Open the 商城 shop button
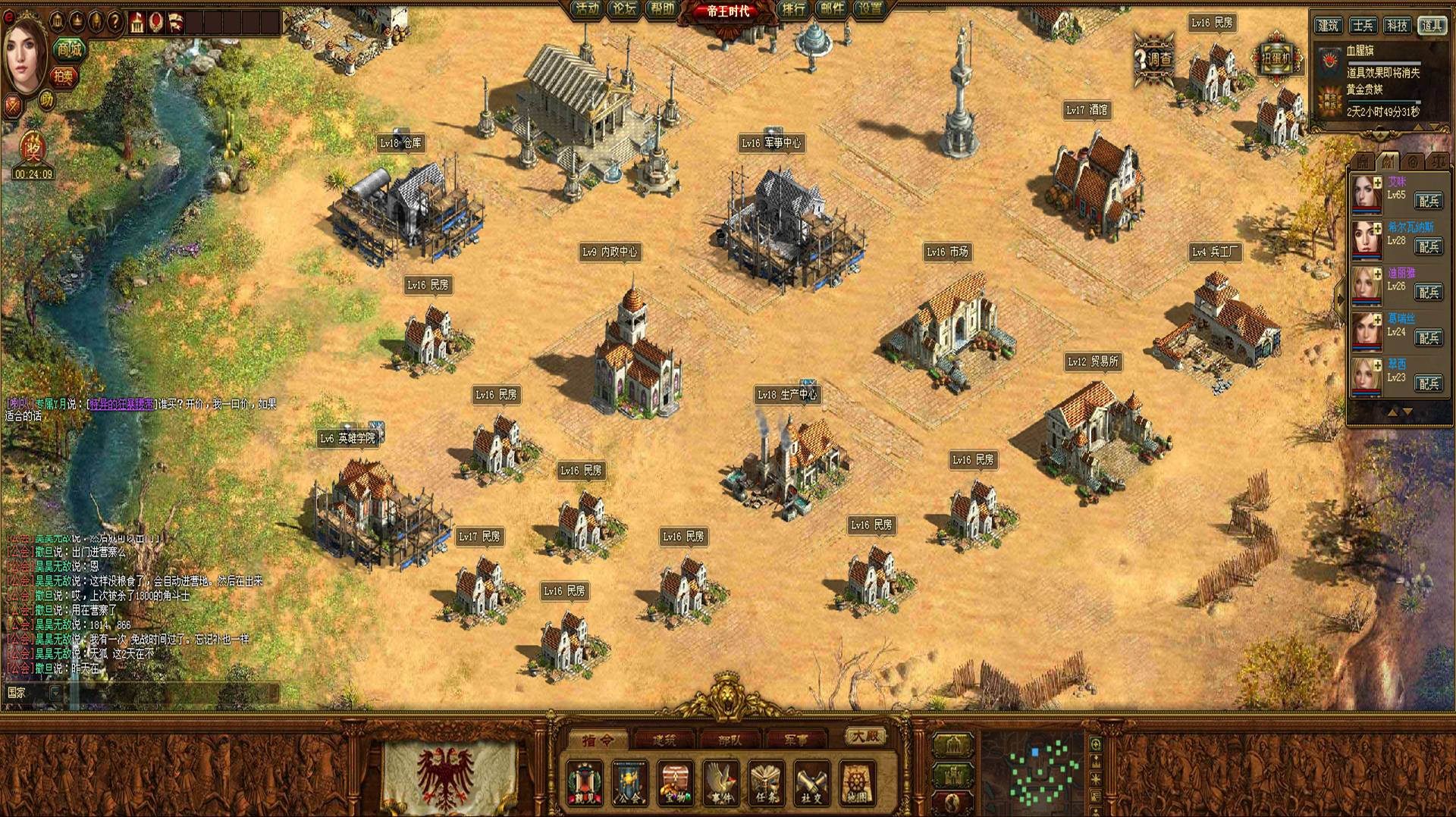This screenshot has height=817, width=1456. (x=69, y=50)
